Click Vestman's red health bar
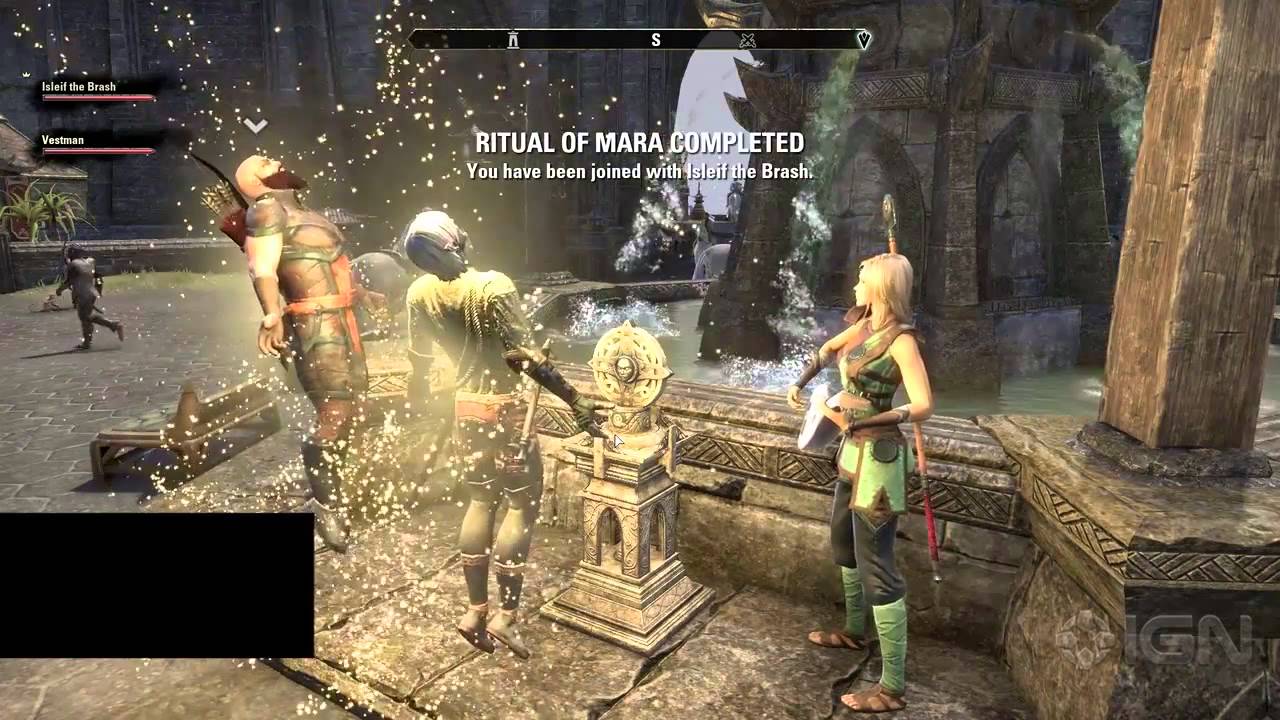Image resolution: width=1280 pixels, height=720 pixels. 97,150
